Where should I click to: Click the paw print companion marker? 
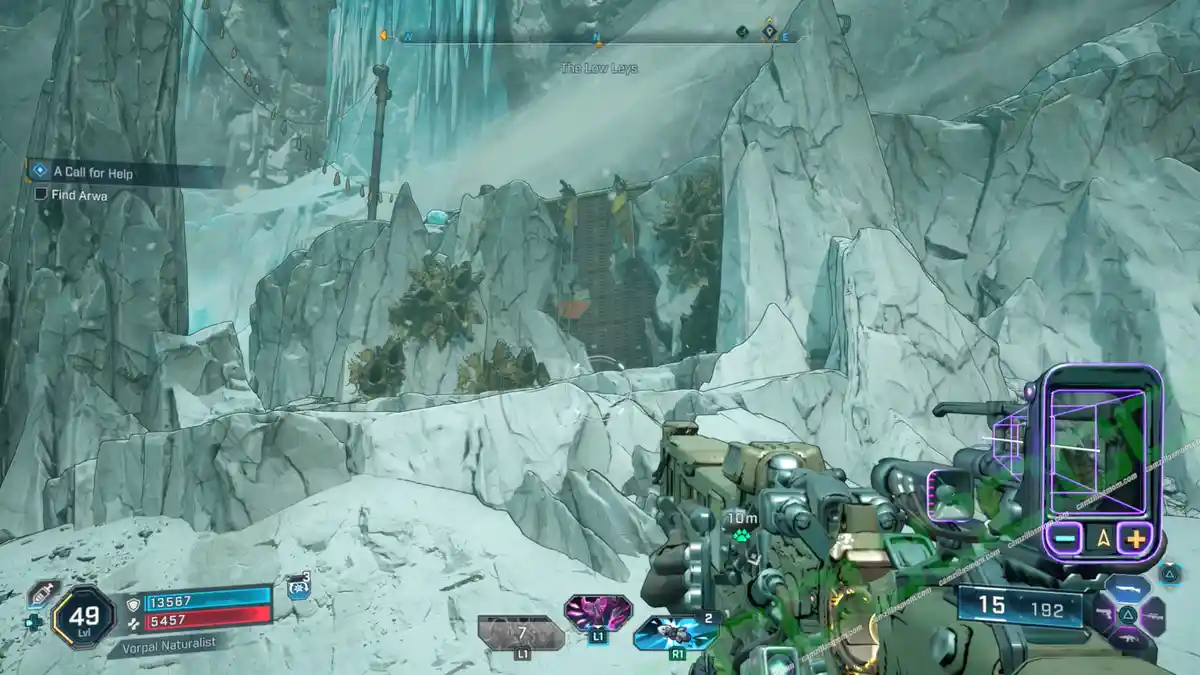(x=741, y=535)
